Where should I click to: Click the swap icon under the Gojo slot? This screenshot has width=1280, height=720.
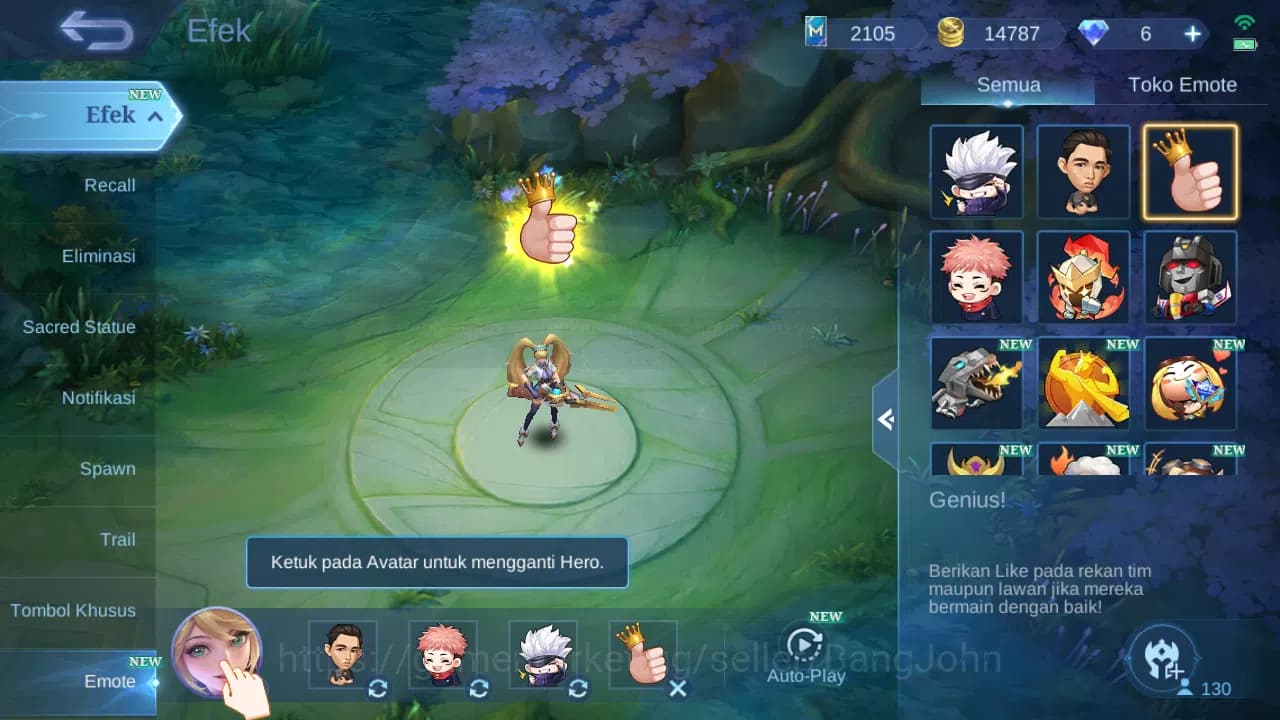tap(577, 689)
